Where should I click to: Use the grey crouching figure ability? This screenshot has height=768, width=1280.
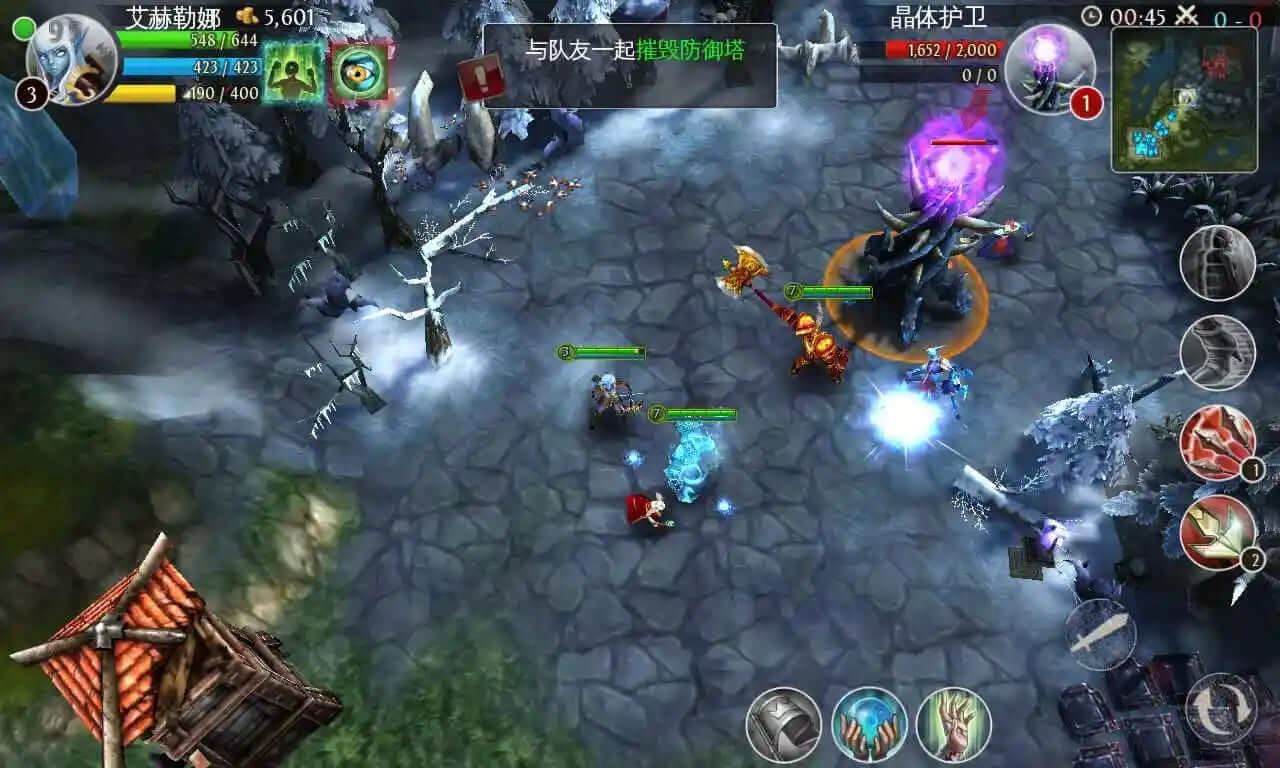tap(1217, 352)
